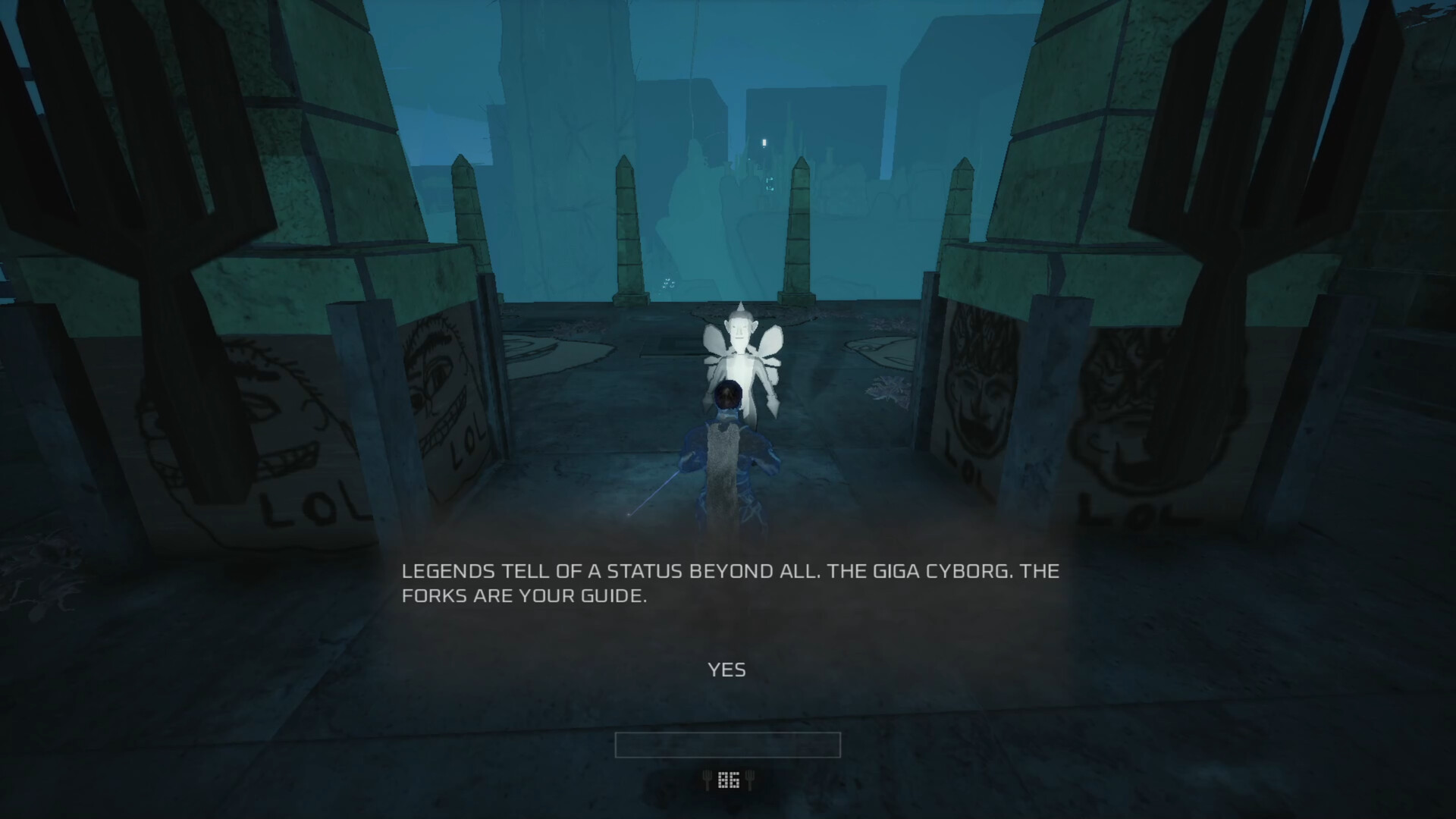Click the digital fork counter showing 86
The width and height of the screenshot is (1456, 819).
728,780
